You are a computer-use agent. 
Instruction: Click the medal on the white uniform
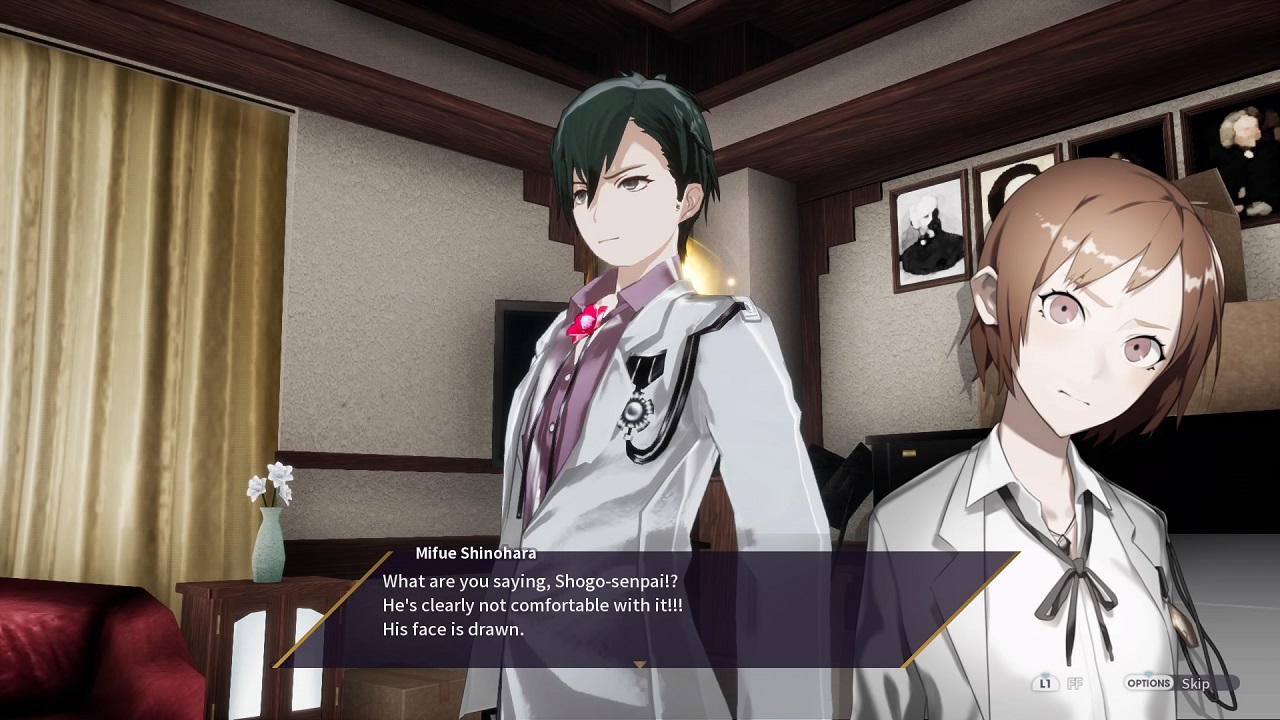632,413
